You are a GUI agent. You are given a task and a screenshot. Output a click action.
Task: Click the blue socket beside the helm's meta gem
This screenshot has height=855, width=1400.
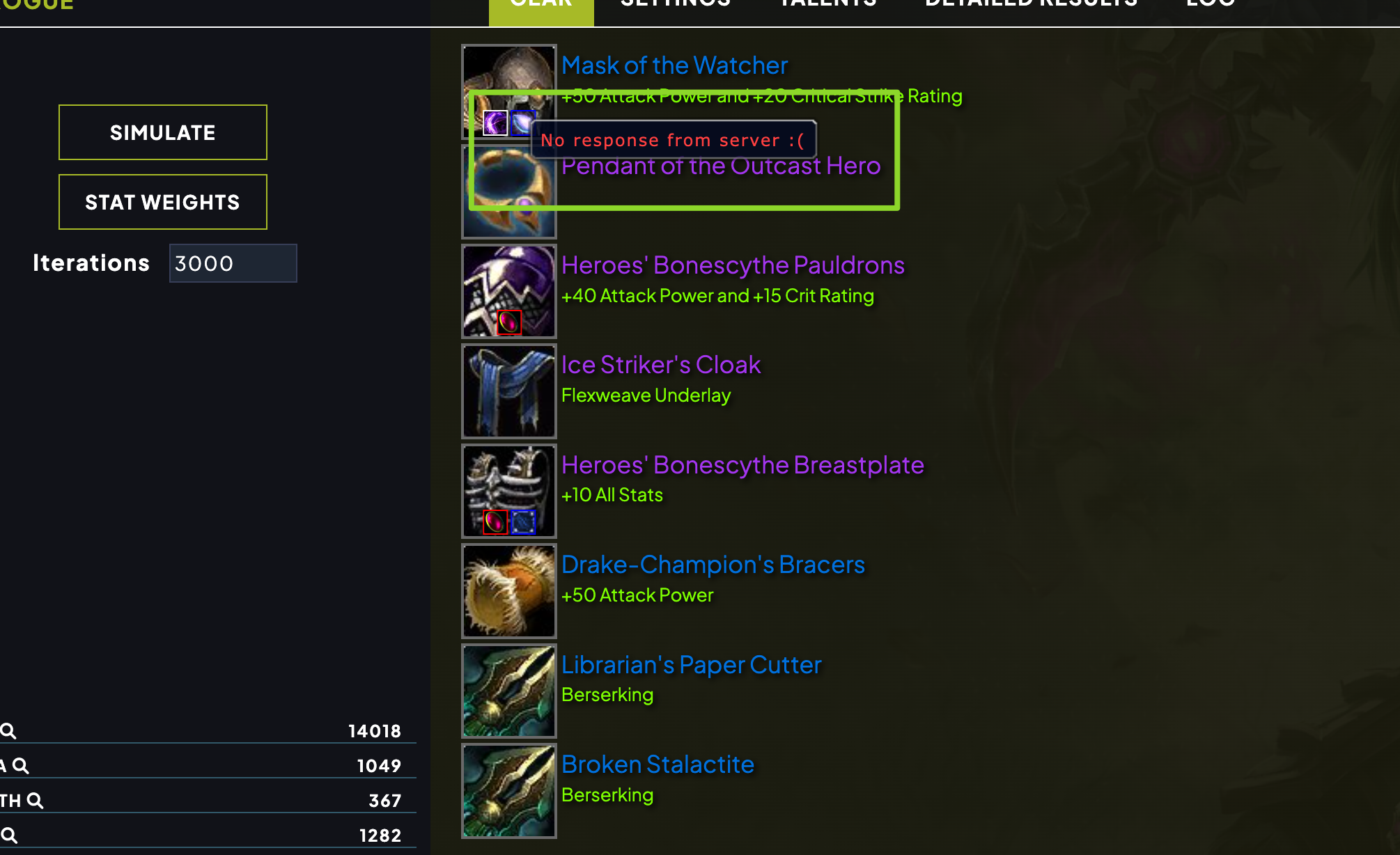coord(522,123)
